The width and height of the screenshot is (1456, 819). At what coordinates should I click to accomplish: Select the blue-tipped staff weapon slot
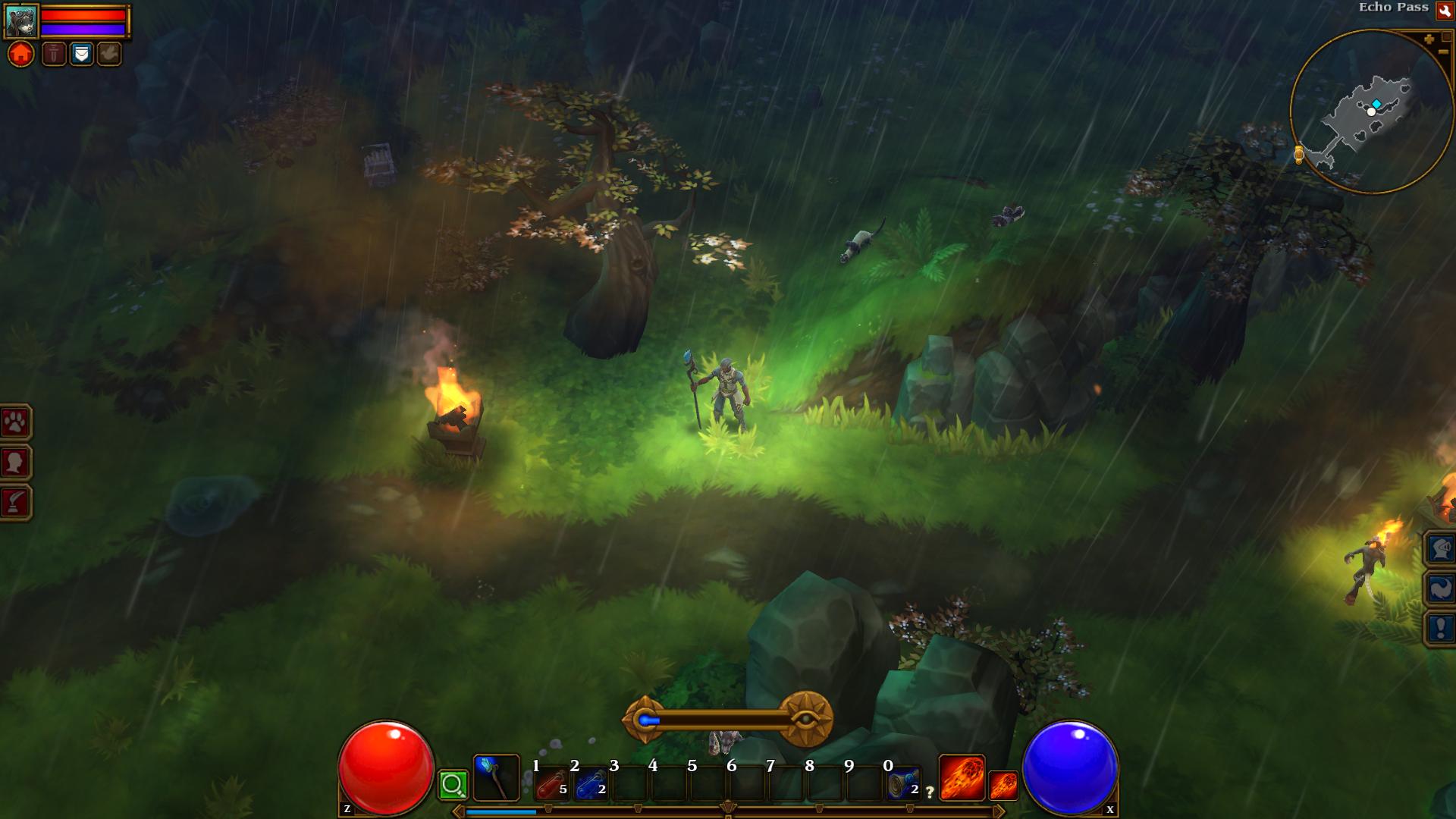[x=496, y=778]
